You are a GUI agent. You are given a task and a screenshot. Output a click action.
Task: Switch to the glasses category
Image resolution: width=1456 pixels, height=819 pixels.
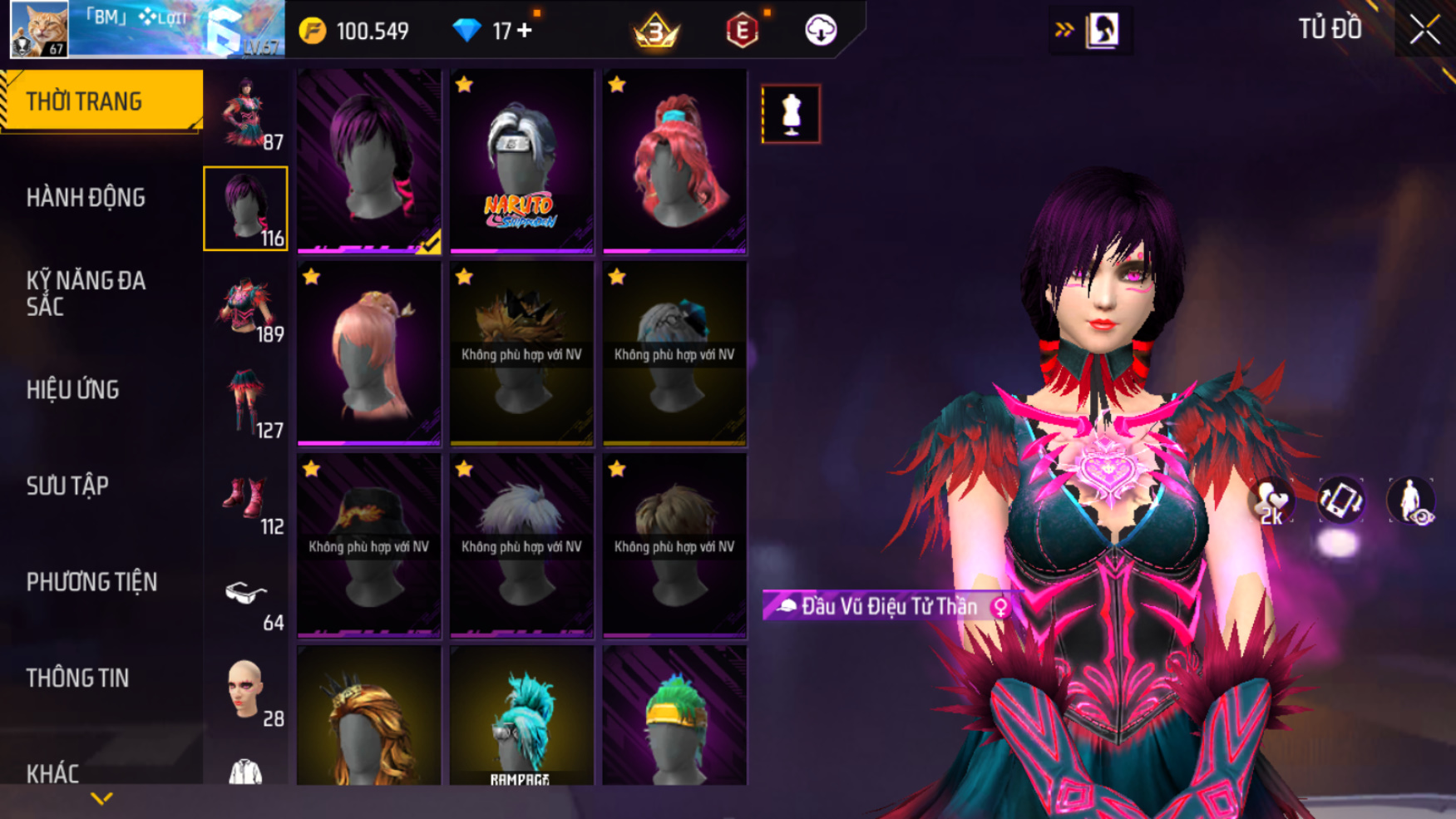click(x=246, y=595)
